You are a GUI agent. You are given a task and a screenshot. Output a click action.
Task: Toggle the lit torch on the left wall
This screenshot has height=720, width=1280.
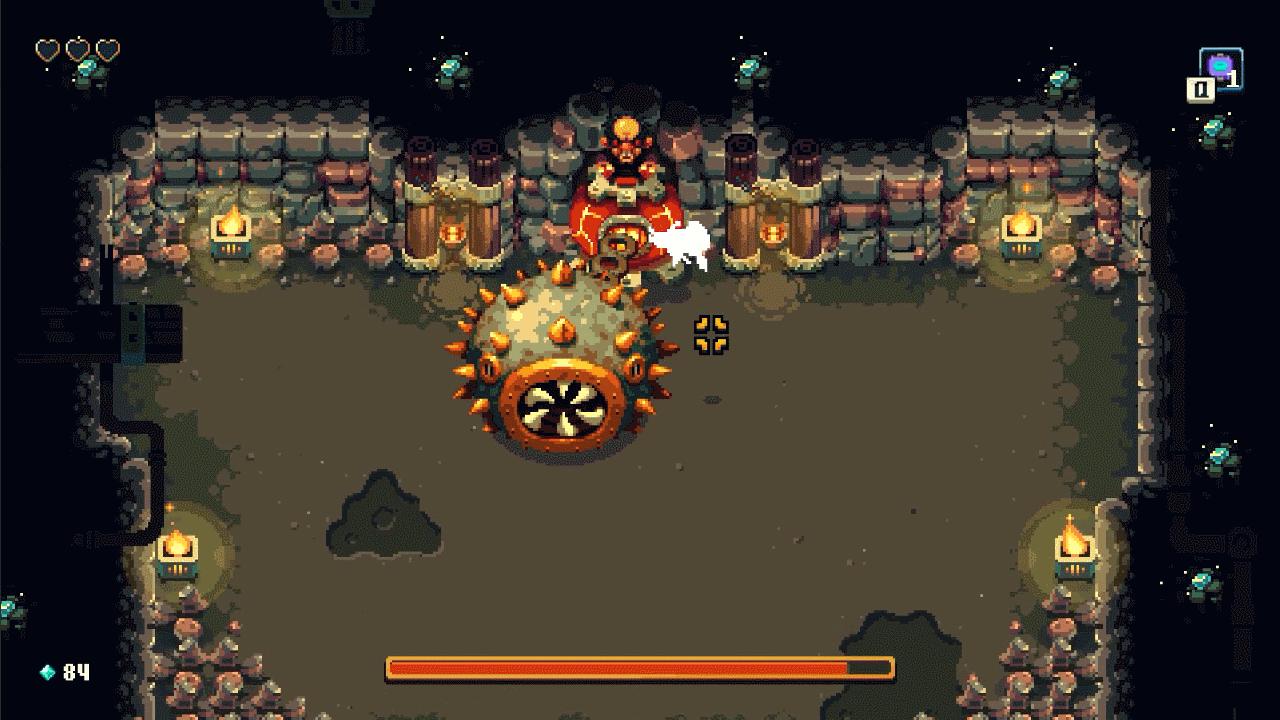232,232
